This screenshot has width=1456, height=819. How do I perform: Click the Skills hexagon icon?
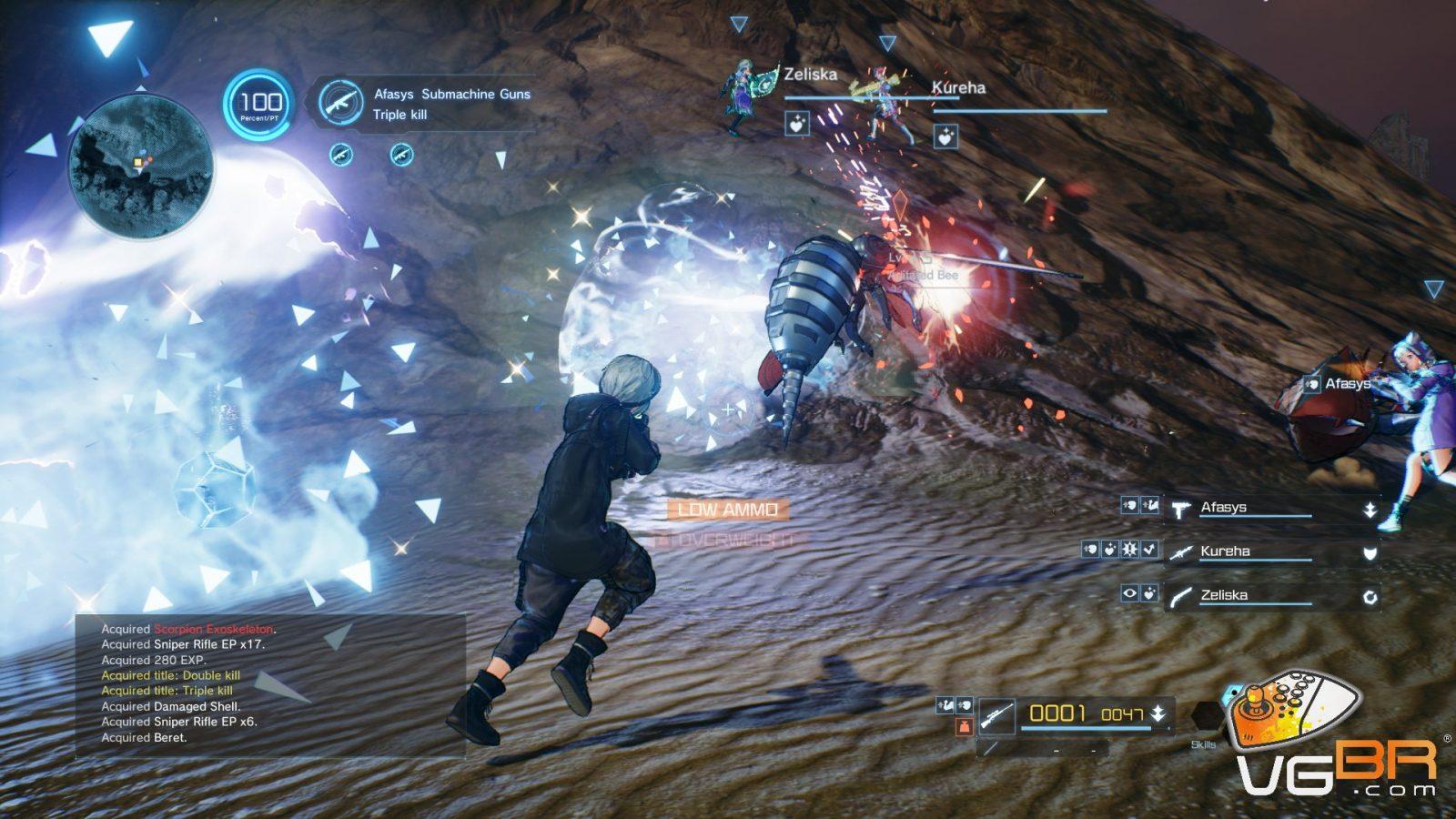pyautogui.click(x=1206, y=719)
